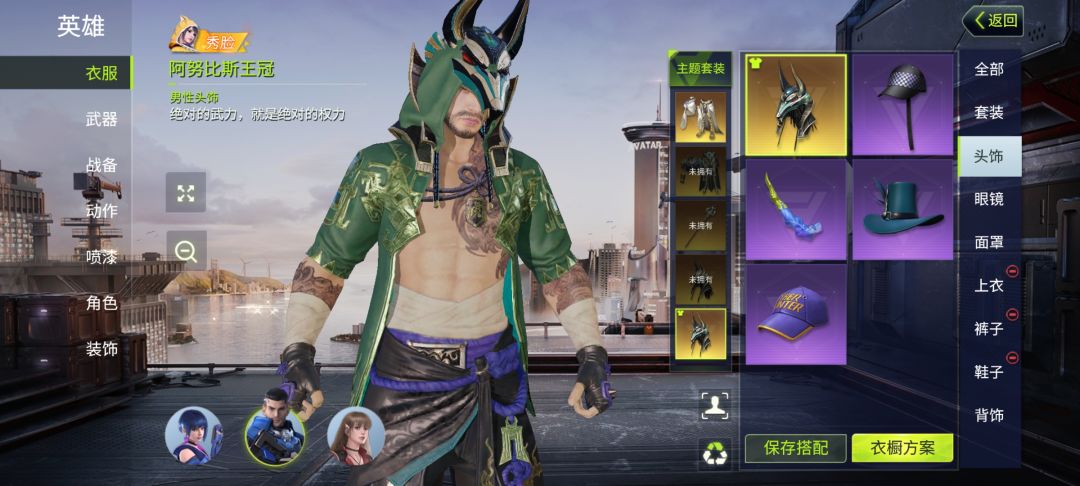Open the 装饰 decoration menu
1080x486 pixels.
click(101, 349)
